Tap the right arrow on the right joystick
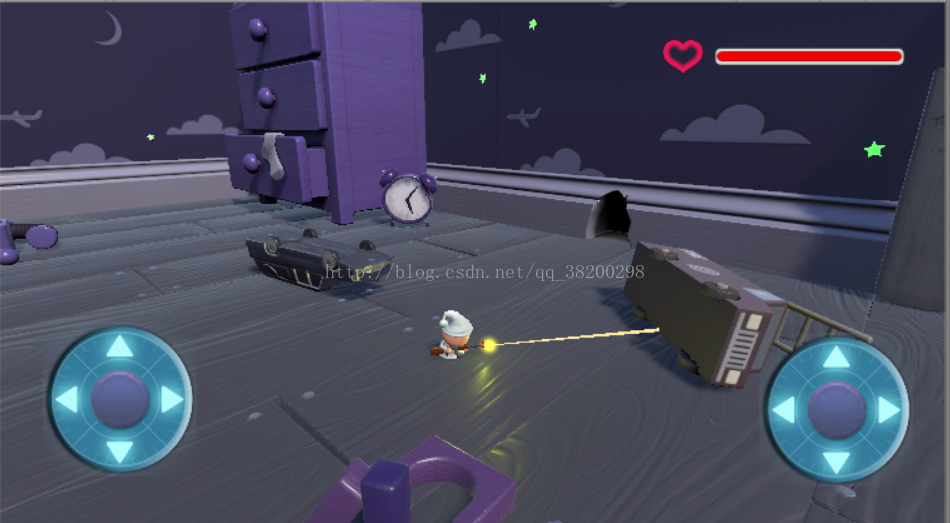The height and width of the screenshot is (523, 950). 889,410
